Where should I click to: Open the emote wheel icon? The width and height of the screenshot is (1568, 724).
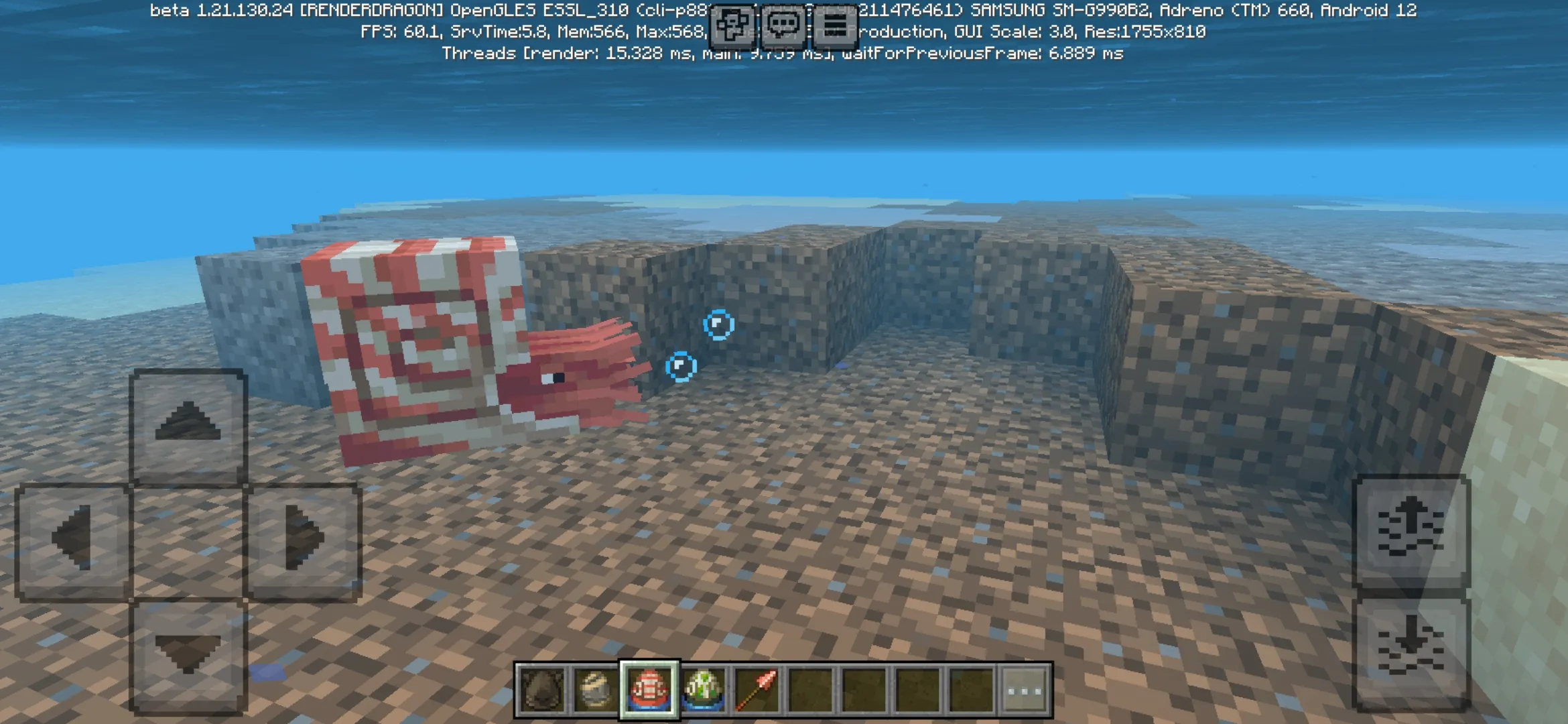point(732,25)
